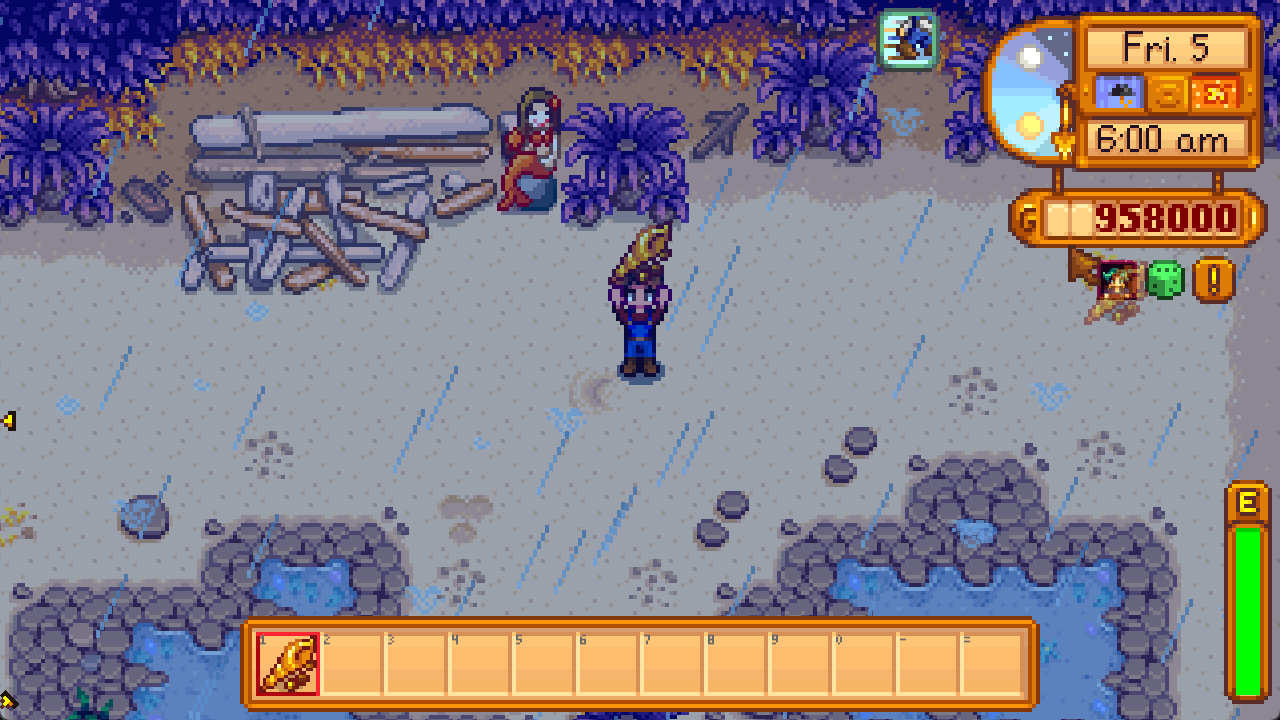Open the quest journal exclamation icon

1212,280
